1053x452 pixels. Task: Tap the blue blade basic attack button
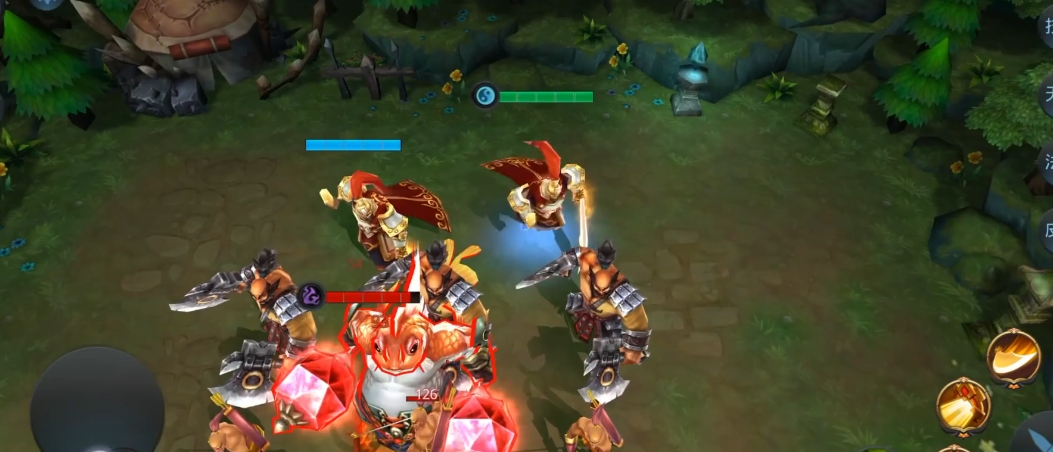click(x=1037, y=437)
